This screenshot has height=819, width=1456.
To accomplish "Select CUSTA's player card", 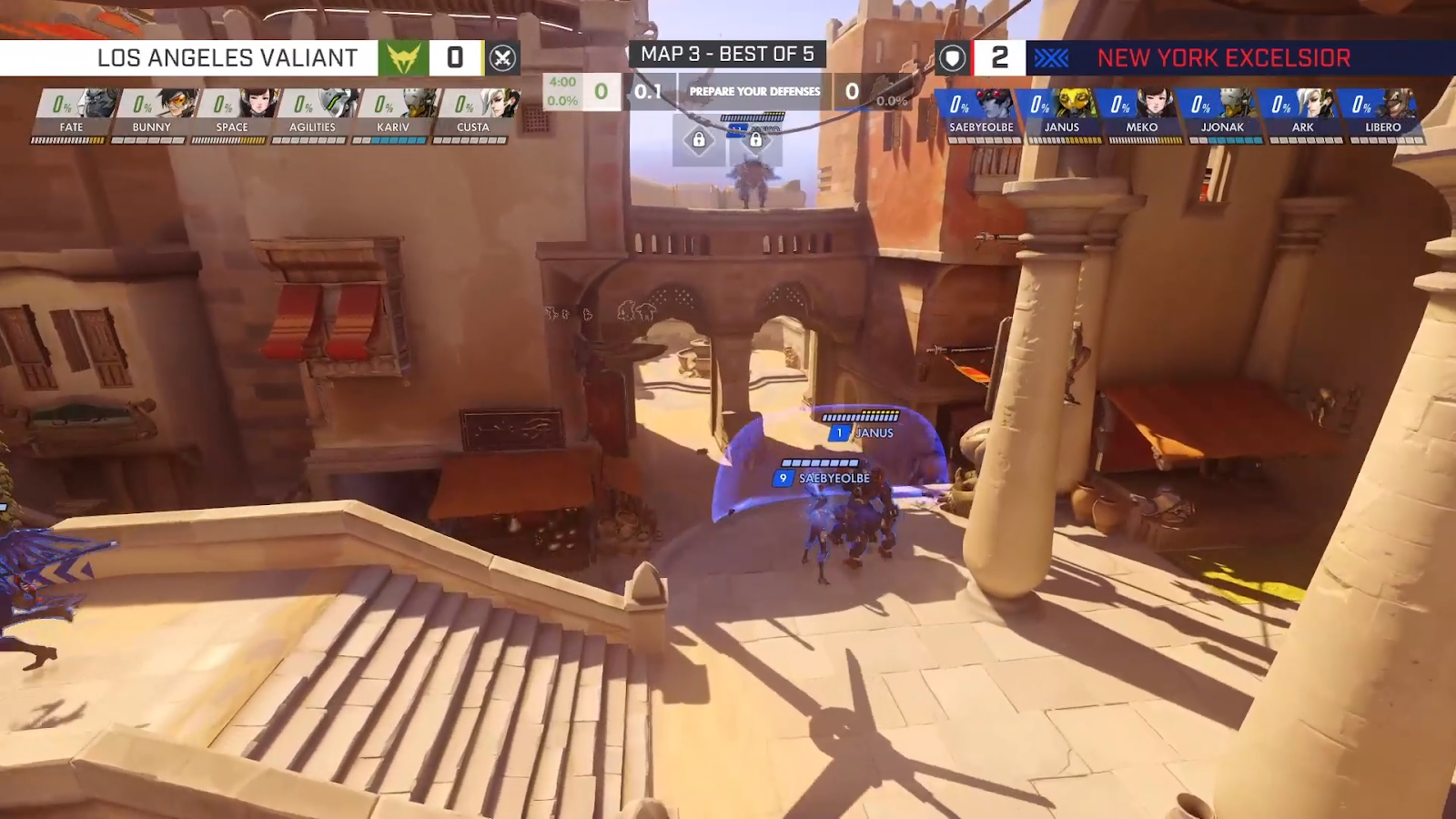I will point(472,113).
